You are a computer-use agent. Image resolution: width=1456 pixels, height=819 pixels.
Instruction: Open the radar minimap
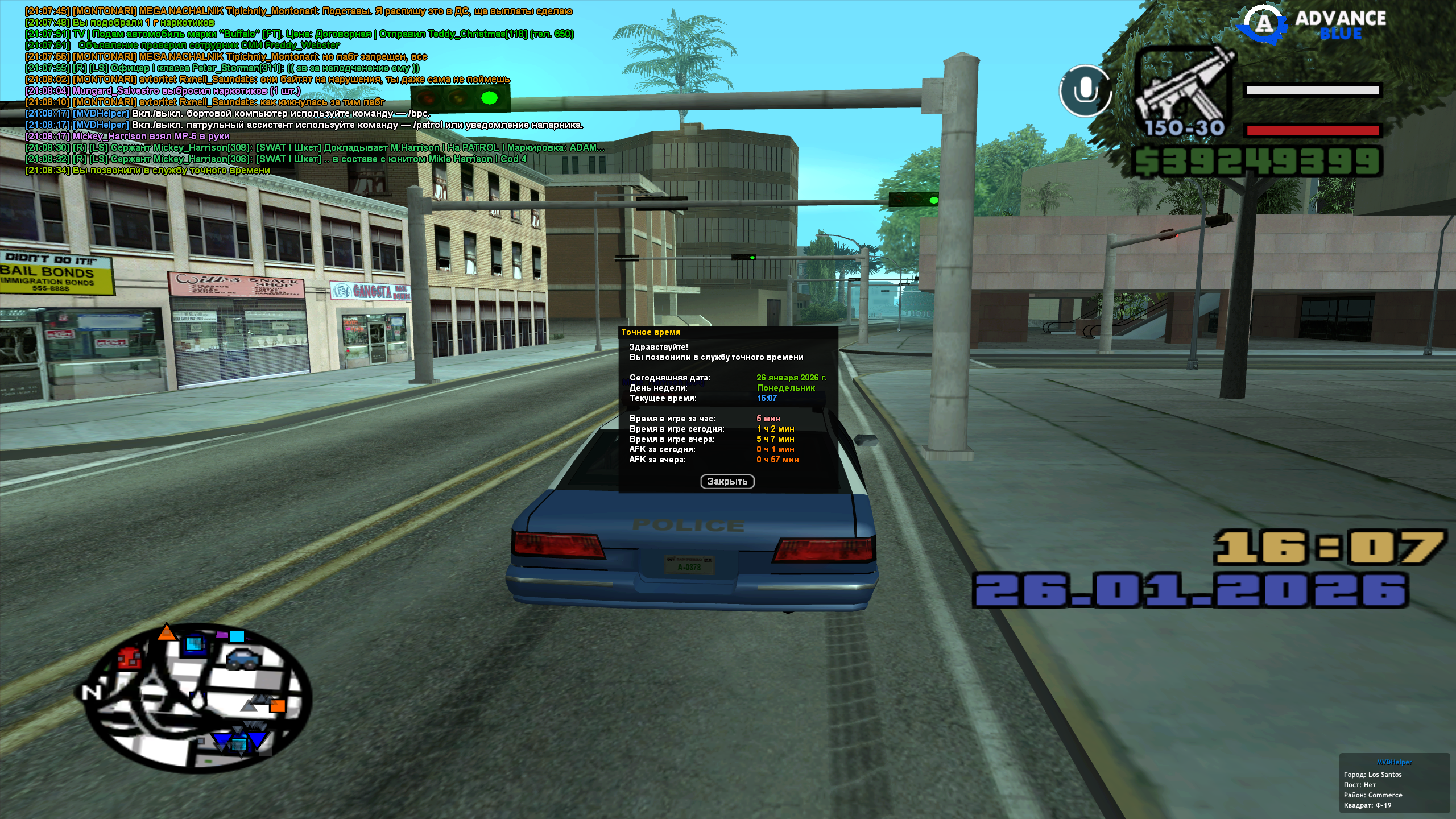[x=196, y=698]
